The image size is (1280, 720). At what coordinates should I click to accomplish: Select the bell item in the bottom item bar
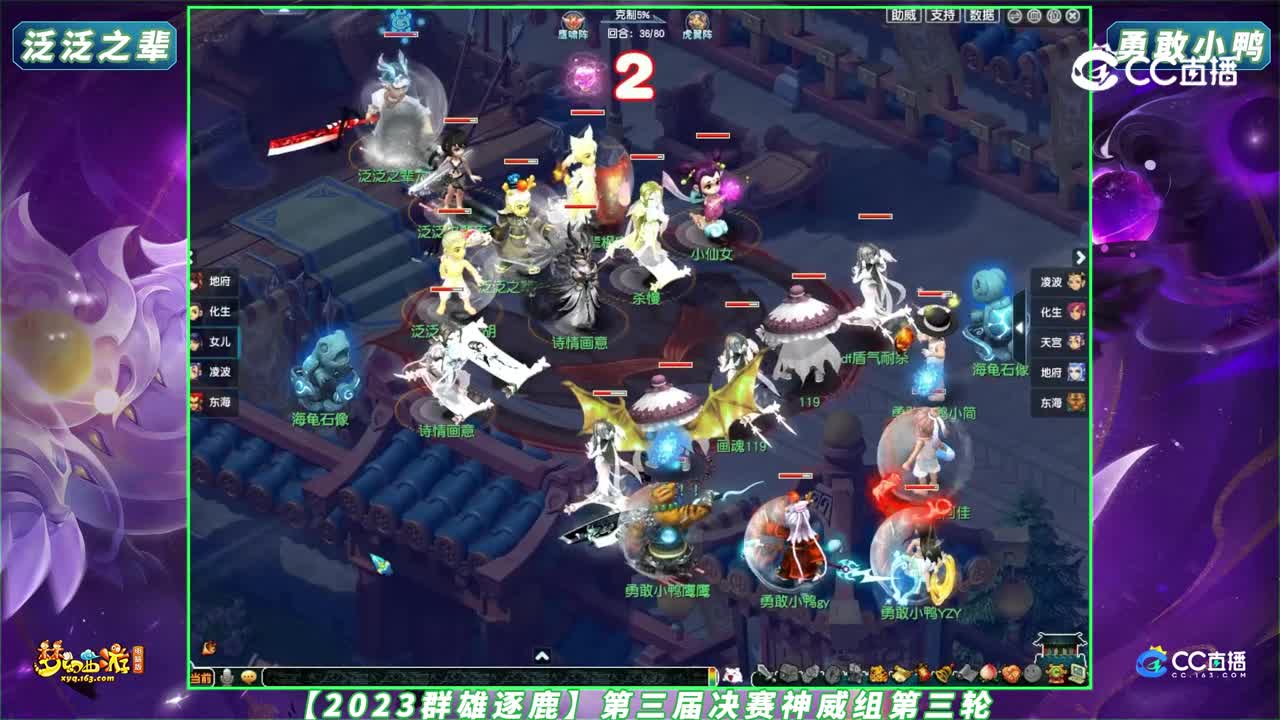coord(942,676)
